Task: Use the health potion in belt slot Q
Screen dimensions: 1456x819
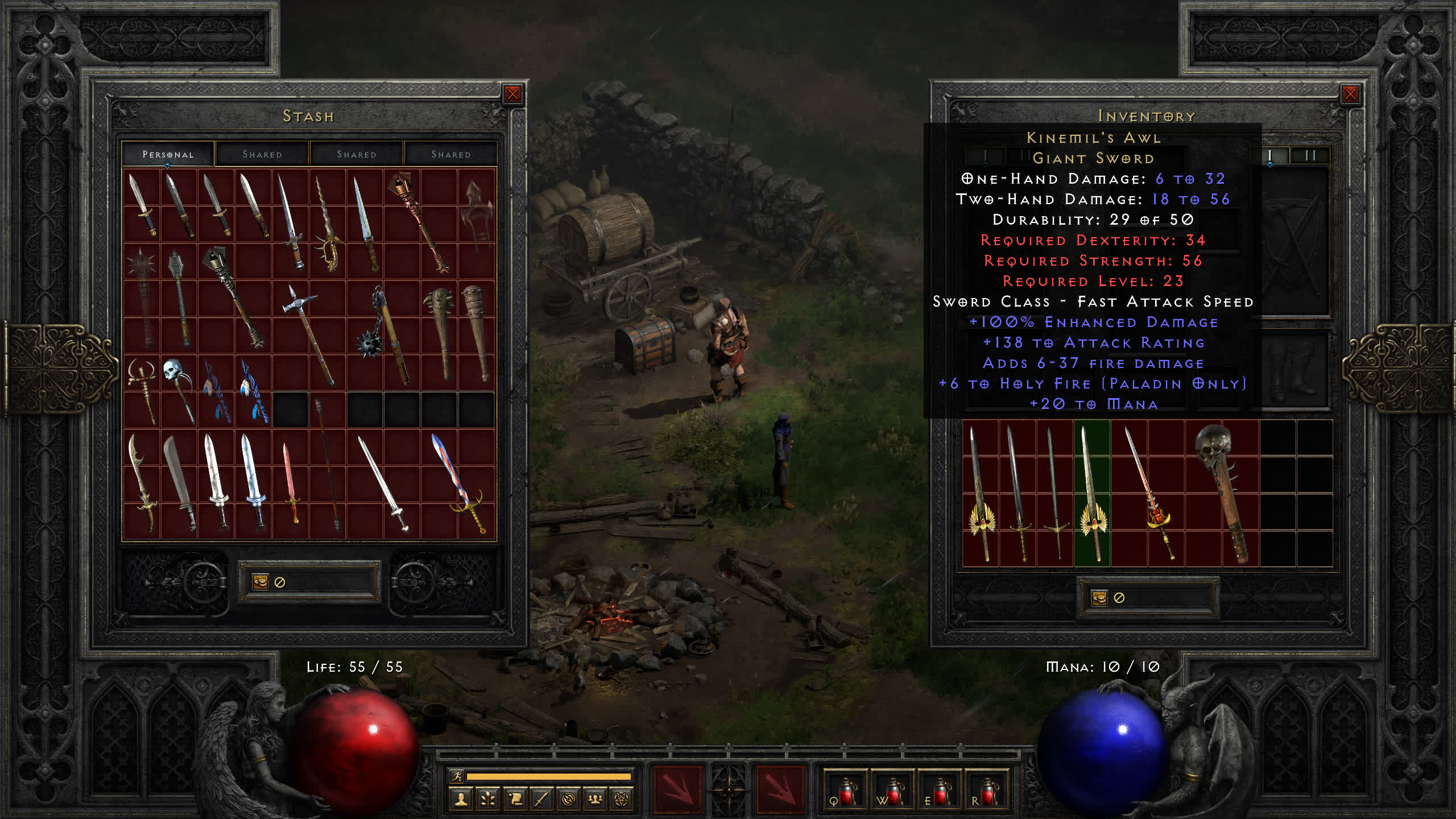Action: (845, 792)
